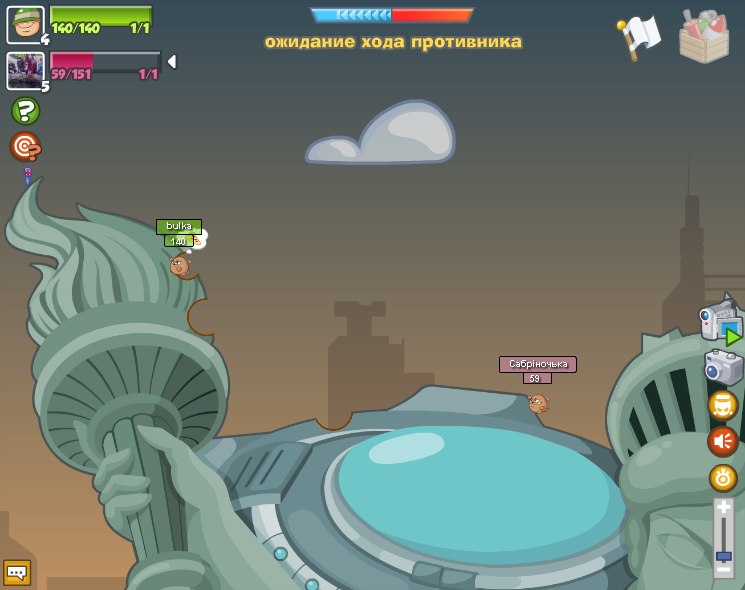Select the green-helmet player avatar
The height and width of the screenshot is (590, 745).
click(25, 24)
